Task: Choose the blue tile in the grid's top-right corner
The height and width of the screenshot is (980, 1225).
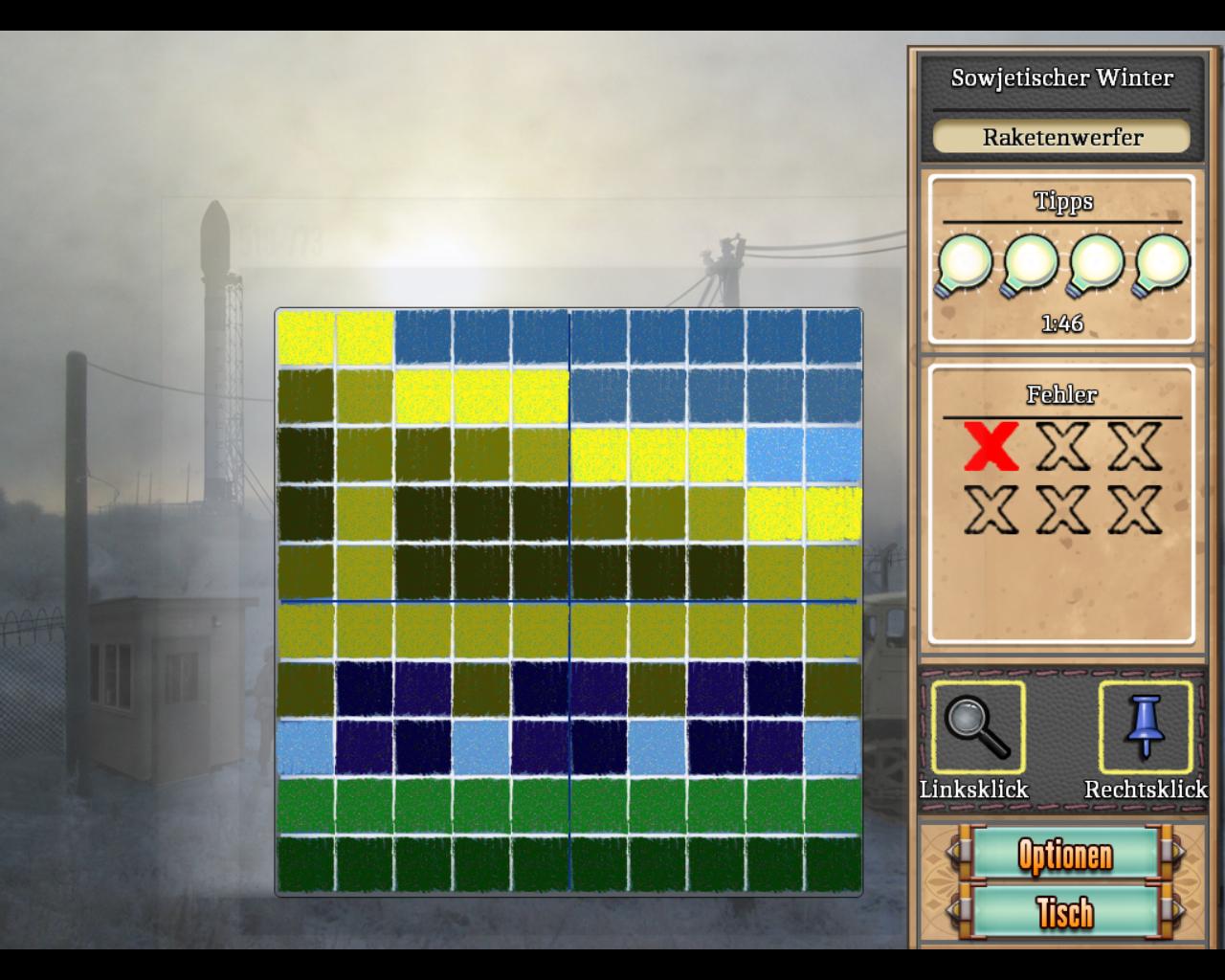Action: coord(832,339)
